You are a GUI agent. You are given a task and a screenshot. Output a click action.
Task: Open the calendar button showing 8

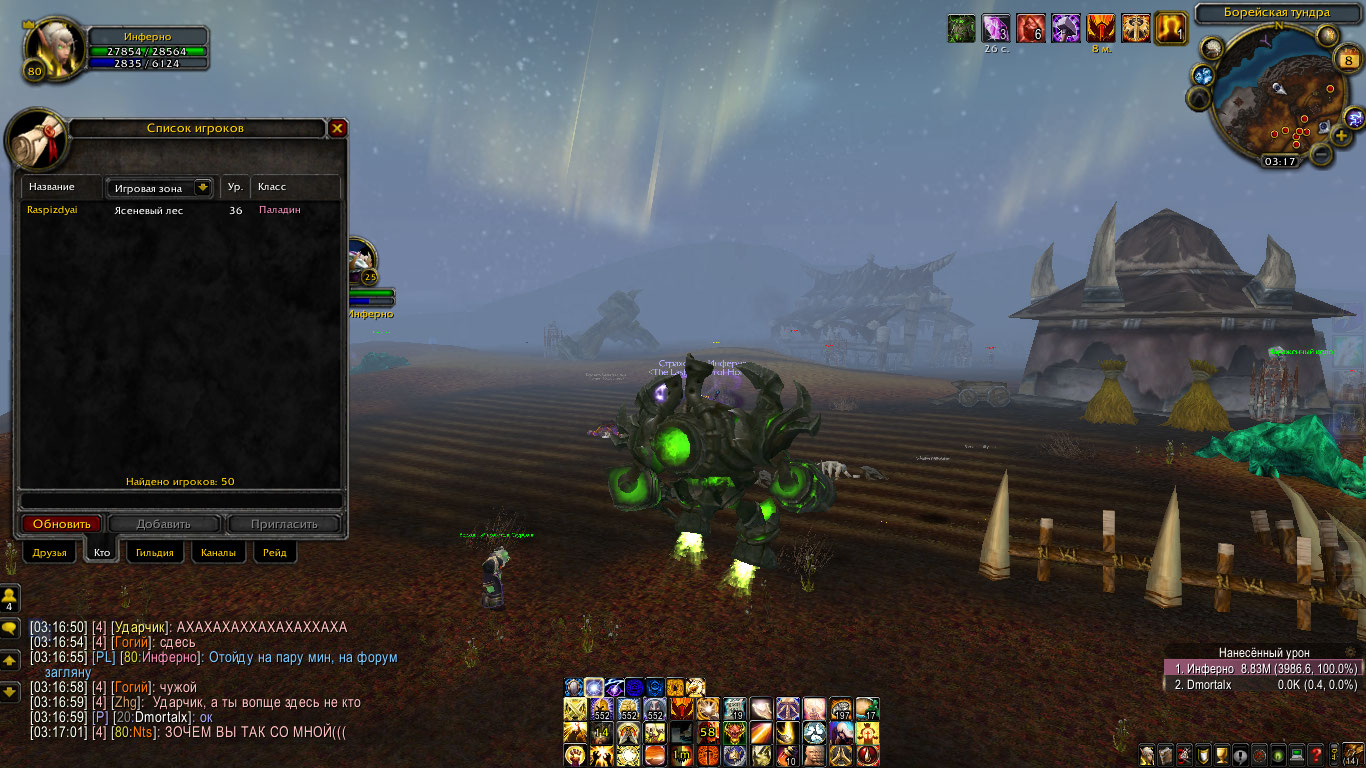point(1347,61)
